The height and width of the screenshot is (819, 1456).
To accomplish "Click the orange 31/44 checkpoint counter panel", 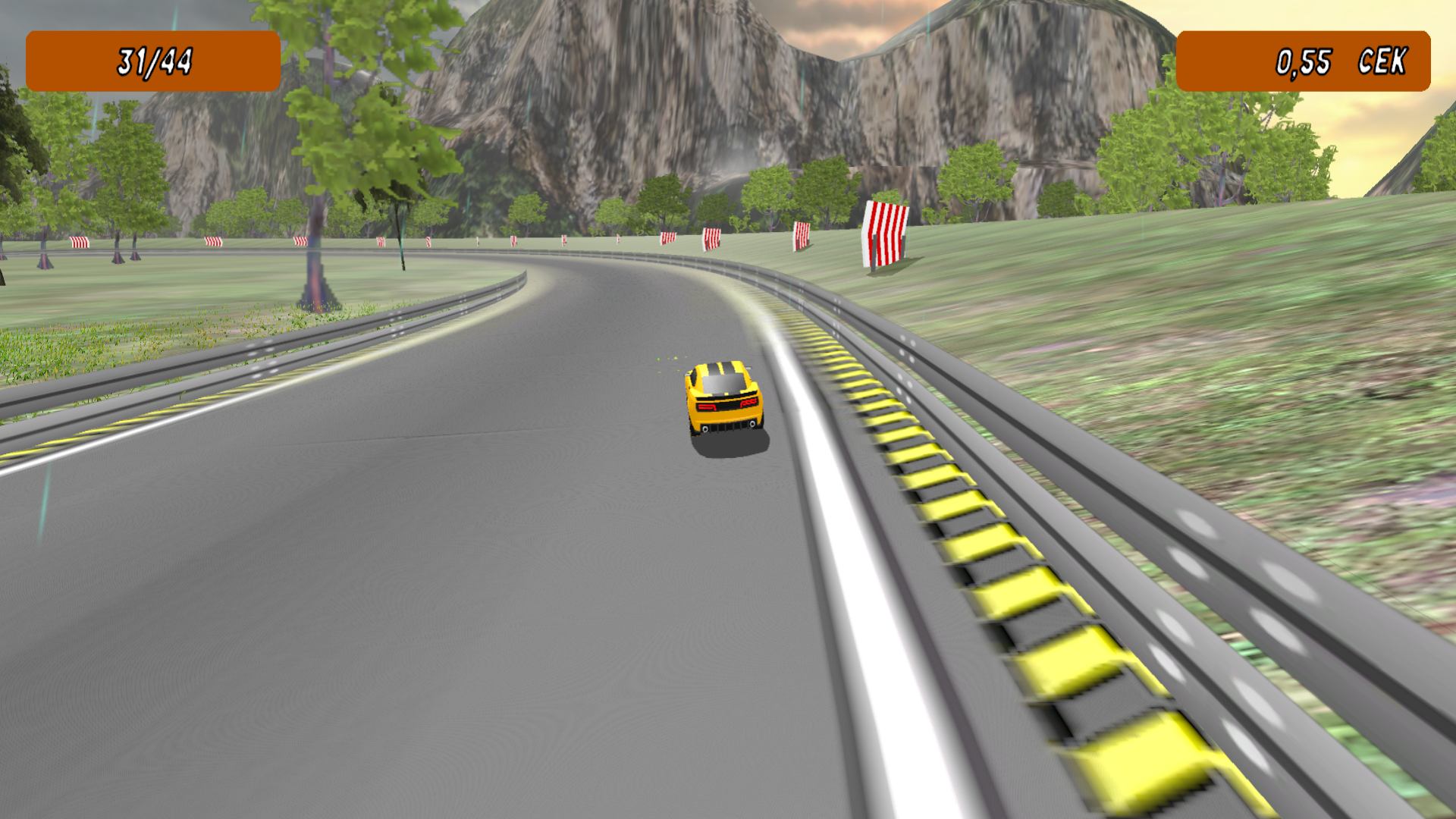I will point(152,61).
